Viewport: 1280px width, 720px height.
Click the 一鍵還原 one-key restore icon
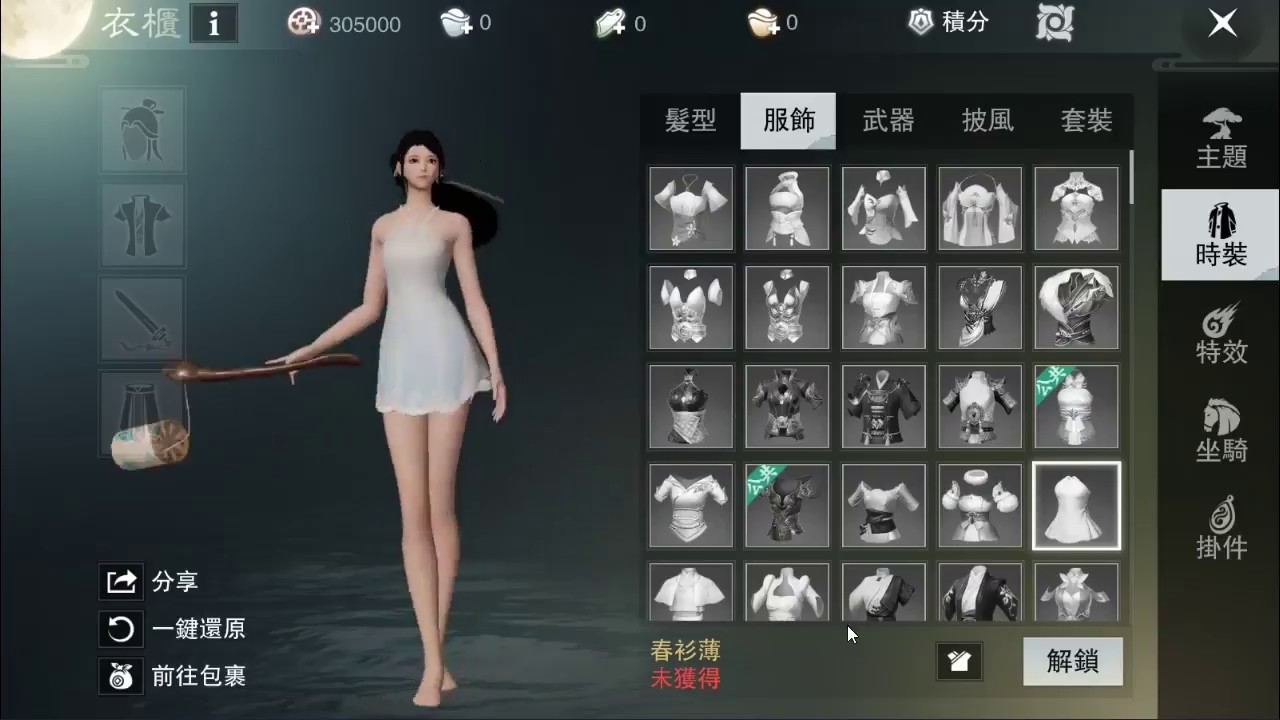[120, 629]
